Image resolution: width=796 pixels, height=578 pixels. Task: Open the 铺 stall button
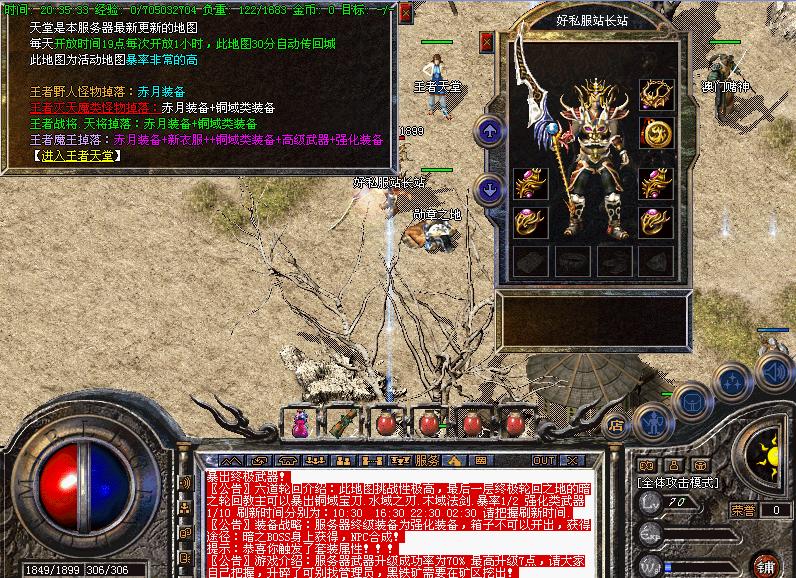(x=766, y=564)
